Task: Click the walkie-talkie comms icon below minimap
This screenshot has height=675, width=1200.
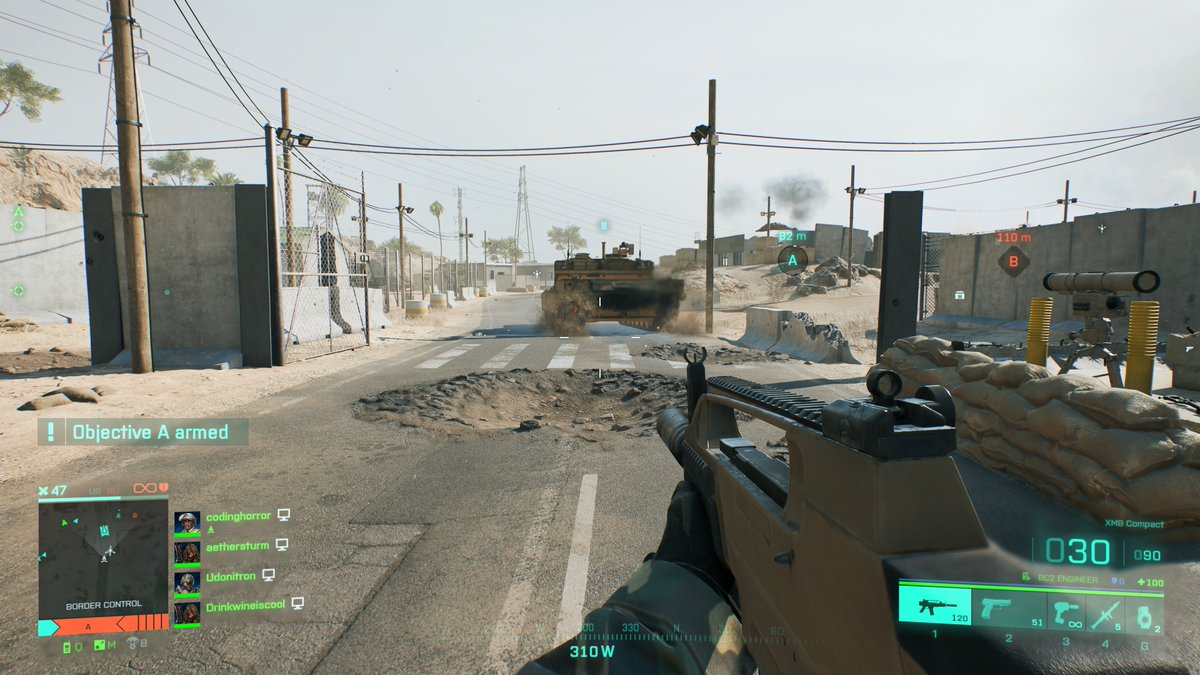Action: pos(68,646)
